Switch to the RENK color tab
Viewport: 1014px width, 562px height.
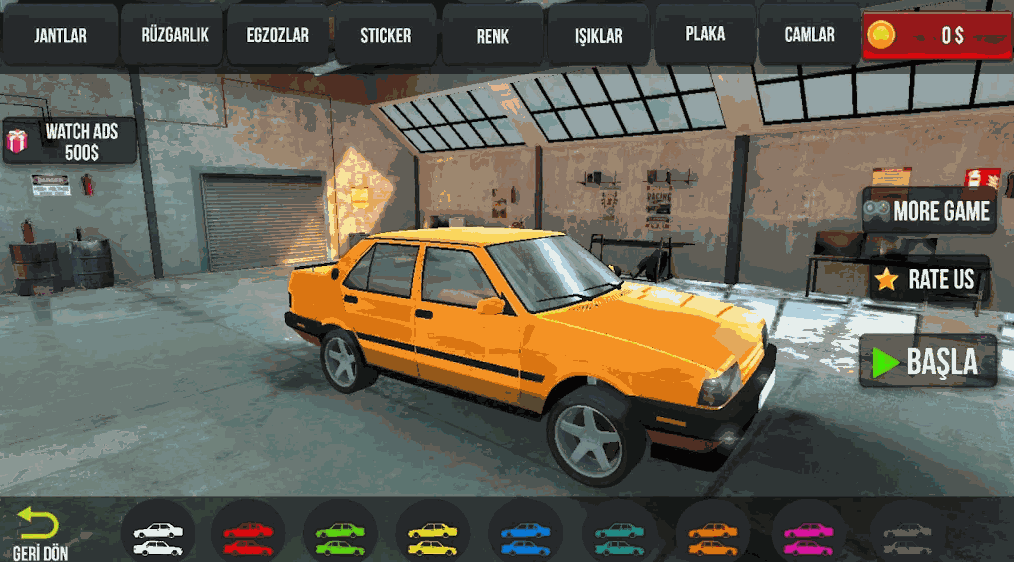pyautogui.click(x=492, y=36)
